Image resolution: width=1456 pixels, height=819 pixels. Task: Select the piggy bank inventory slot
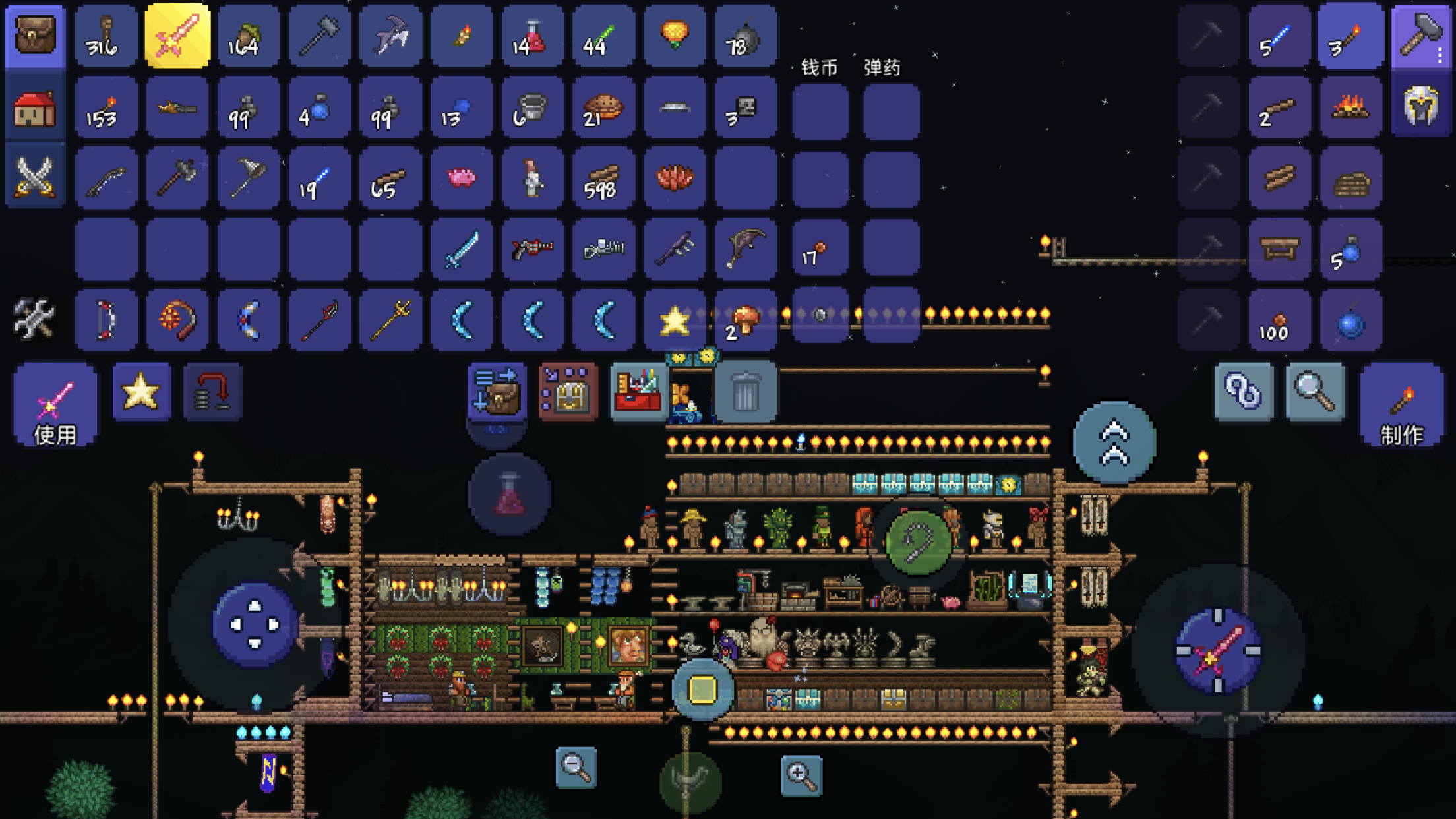[461, 178]
